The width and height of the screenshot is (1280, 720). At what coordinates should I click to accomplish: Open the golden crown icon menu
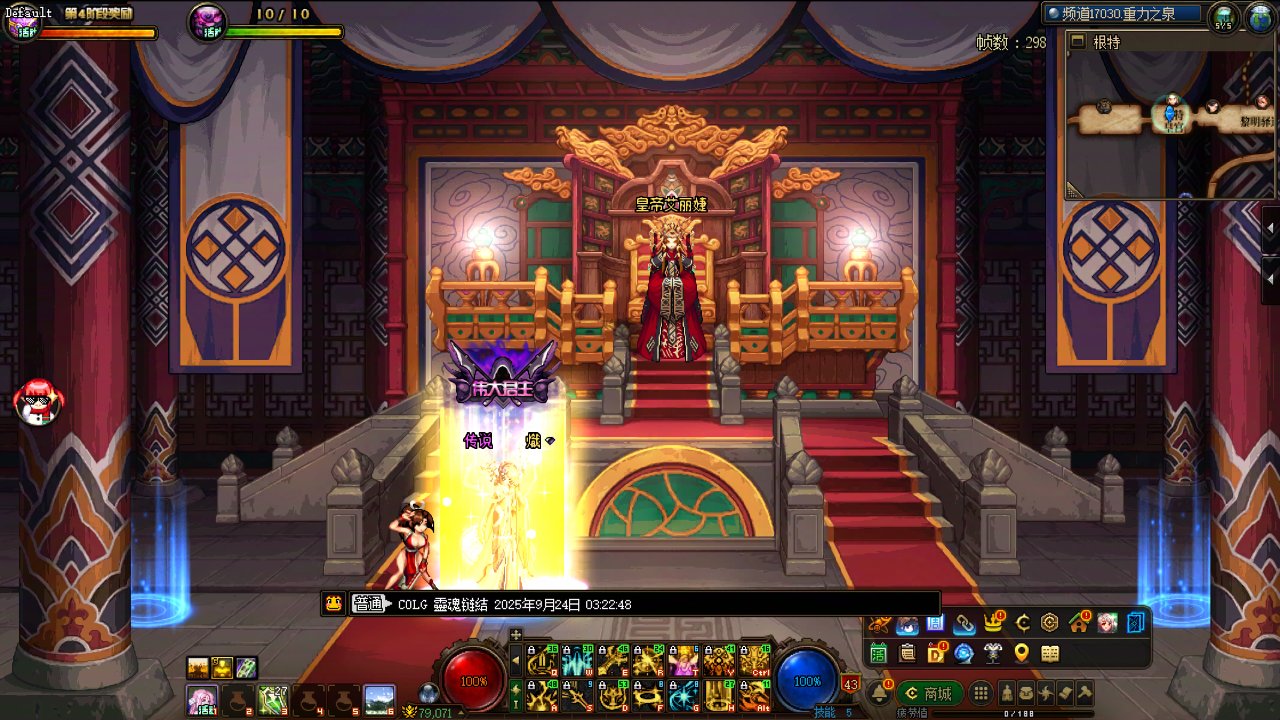tap(993, 624)
